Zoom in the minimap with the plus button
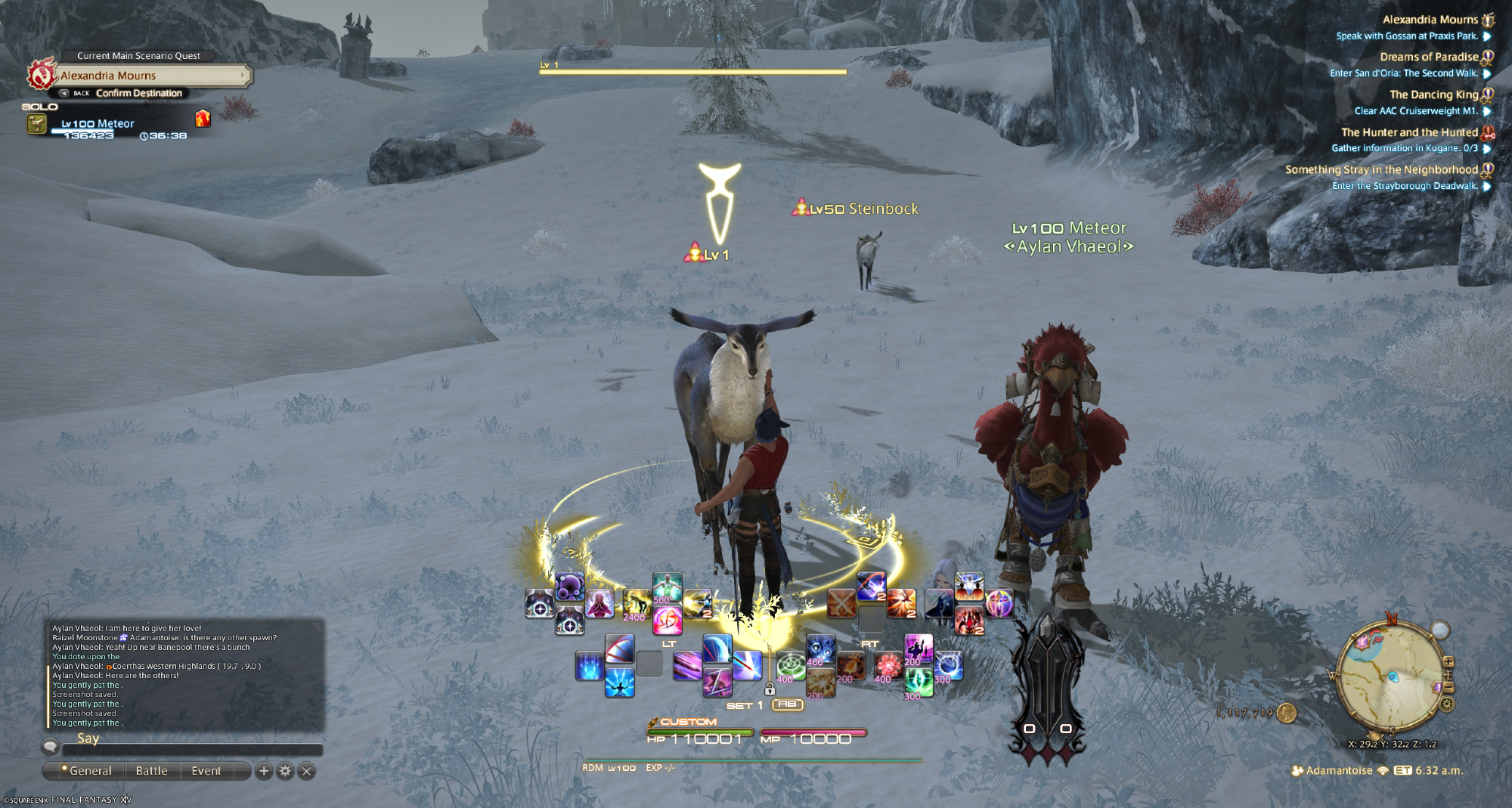The width and height of the screenshot is (1512, 808). (1448, 663)
